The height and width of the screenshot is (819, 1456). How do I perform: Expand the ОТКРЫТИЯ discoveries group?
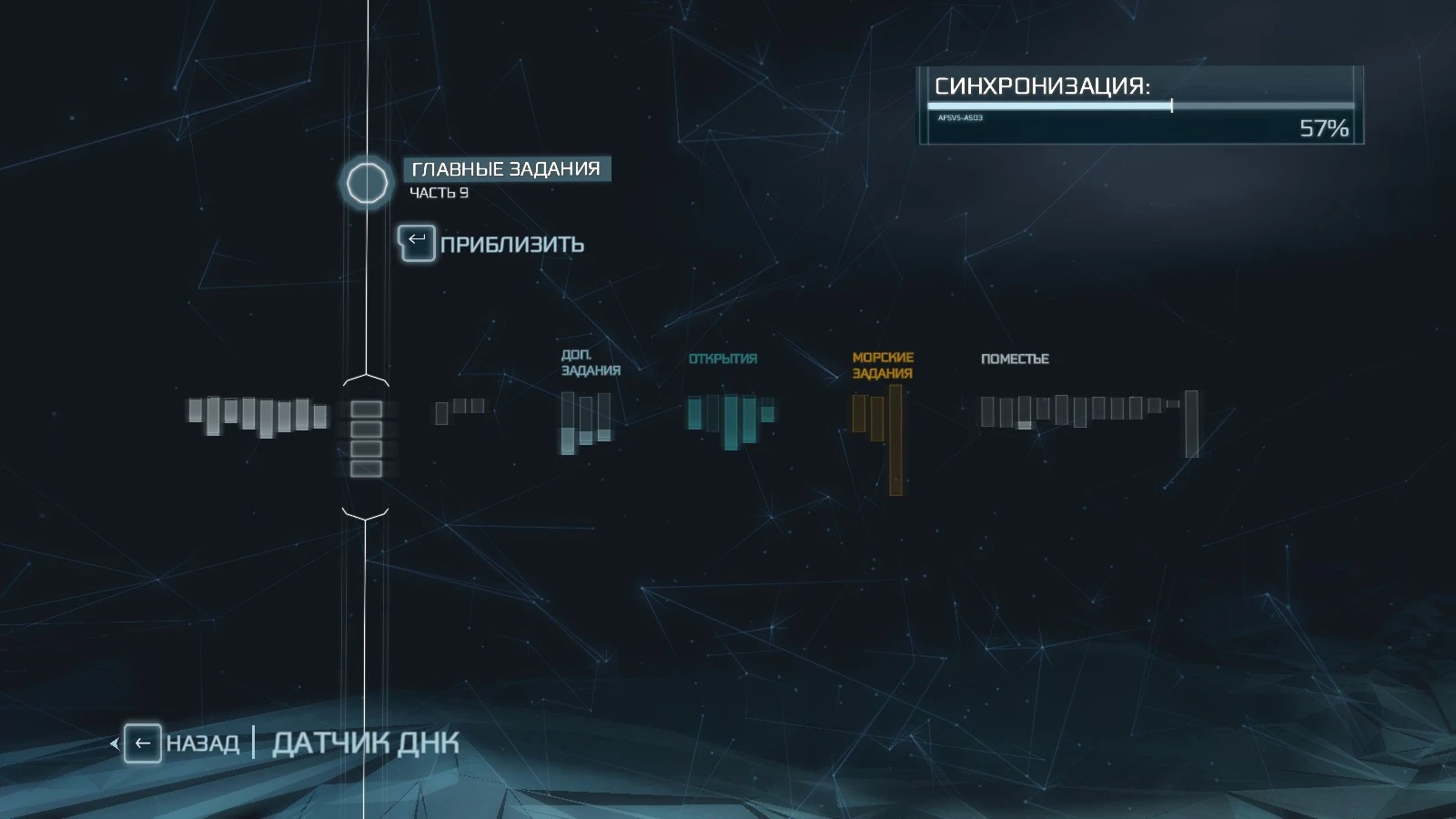pos(722,359)
